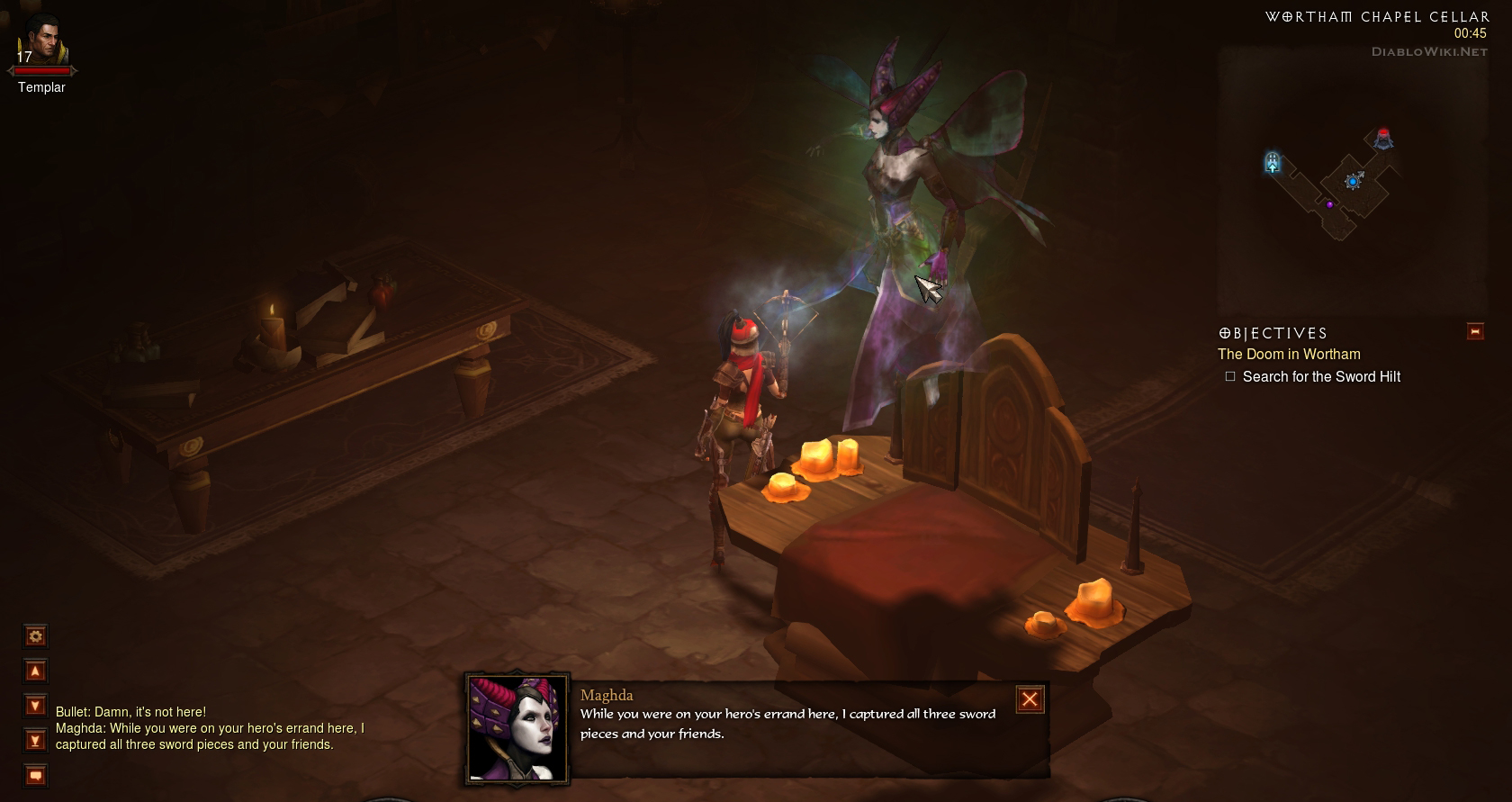Open chat input with the speech bubble button
The height and width of the screenshot is (802, 1512).
pyautogui.click(x=35, y=775)
